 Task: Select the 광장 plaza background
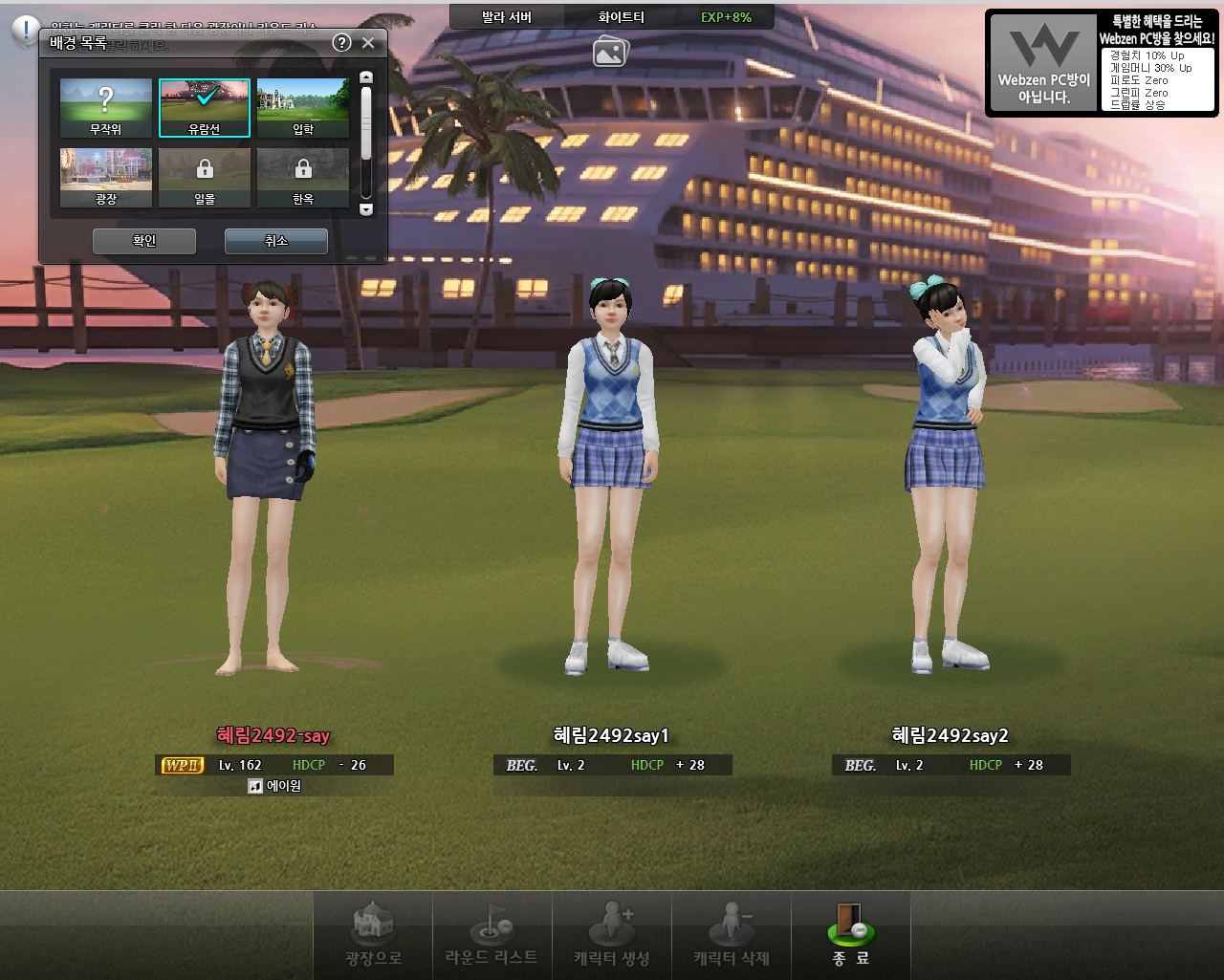[x=106, y=177]
